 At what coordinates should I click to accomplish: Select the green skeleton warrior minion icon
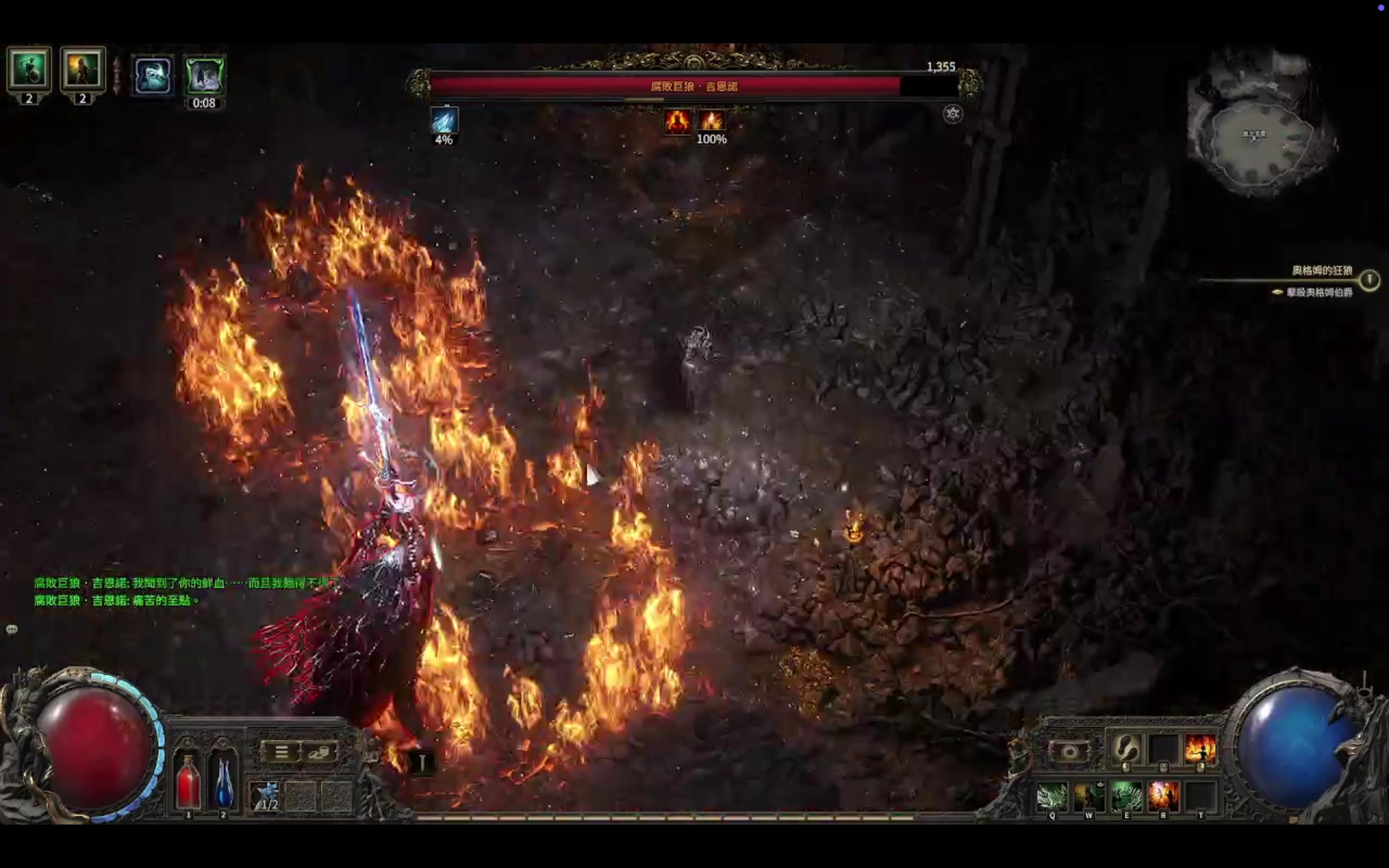tap(29, 69)
